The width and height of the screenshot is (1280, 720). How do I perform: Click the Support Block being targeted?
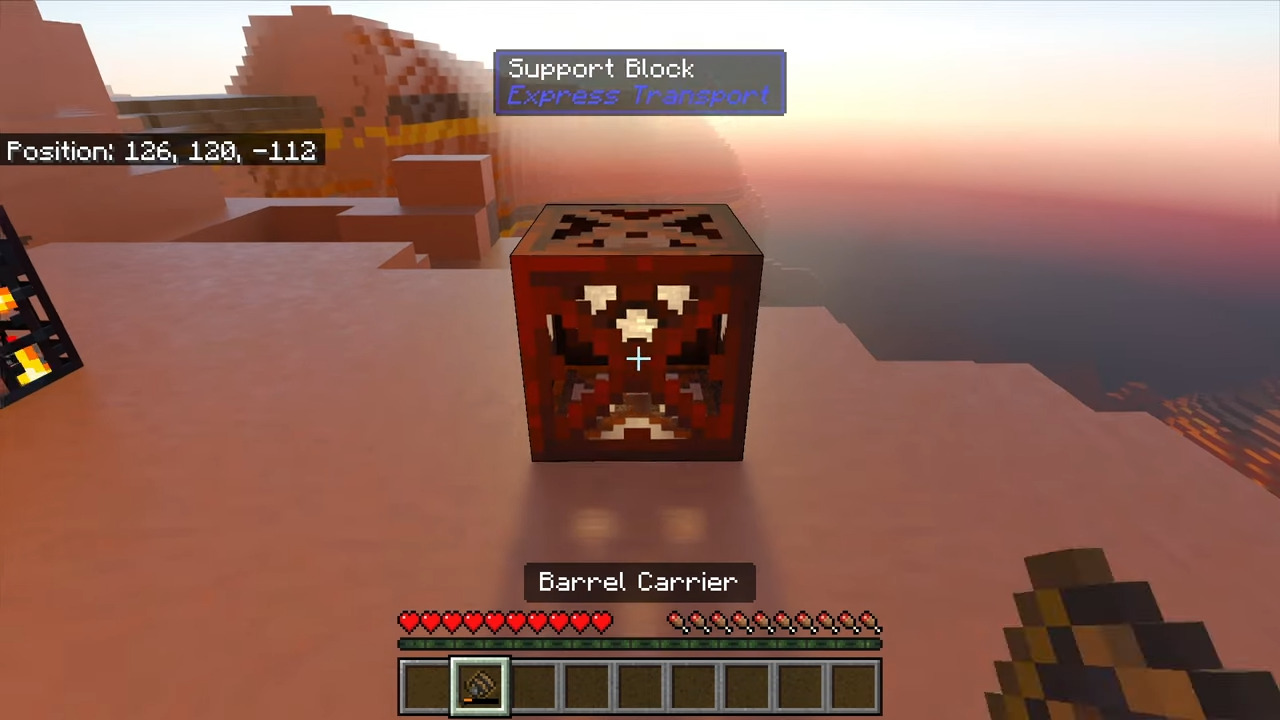[638, 330]
